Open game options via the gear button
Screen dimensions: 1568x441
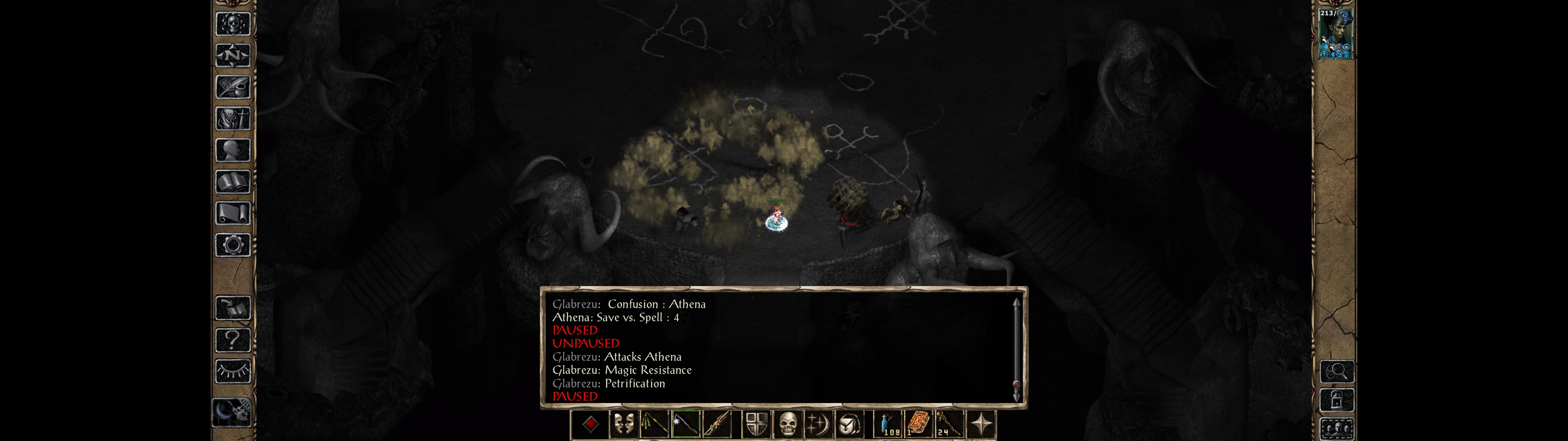tap(232, 246)
